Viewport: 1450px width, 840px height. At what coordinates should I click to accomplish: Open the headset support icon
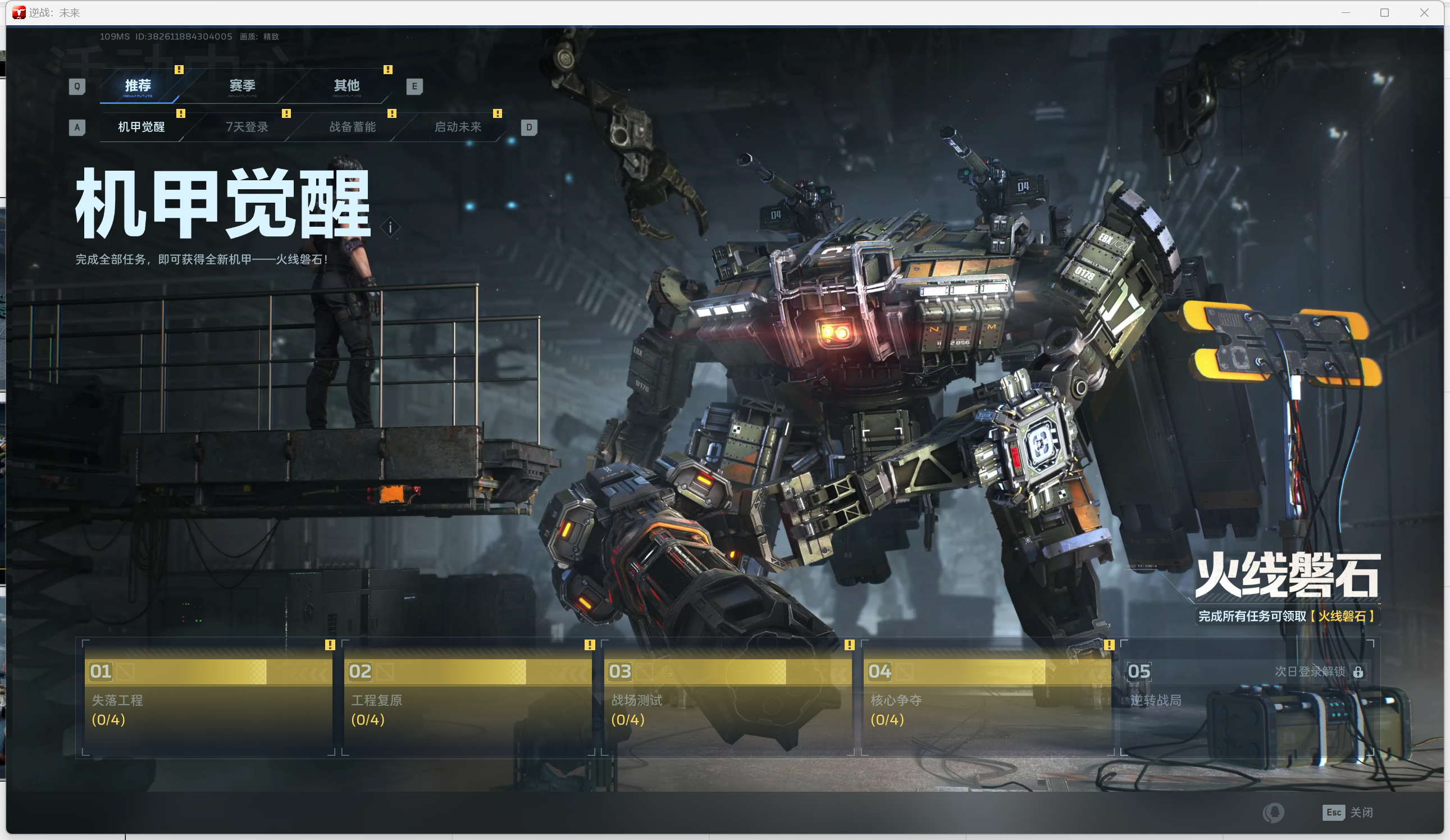click(1273, 812)
